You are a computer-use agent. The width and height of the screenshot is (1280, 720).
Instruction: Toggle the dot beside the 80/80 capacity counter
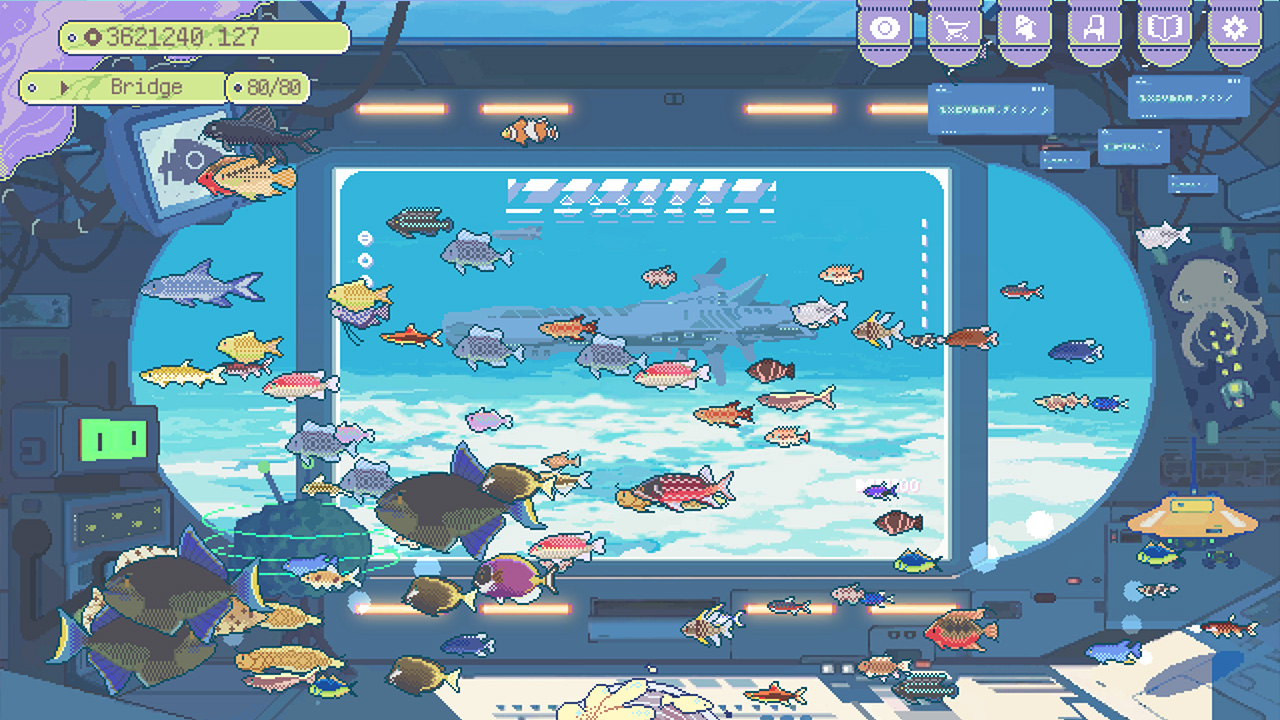click(238, 87)
